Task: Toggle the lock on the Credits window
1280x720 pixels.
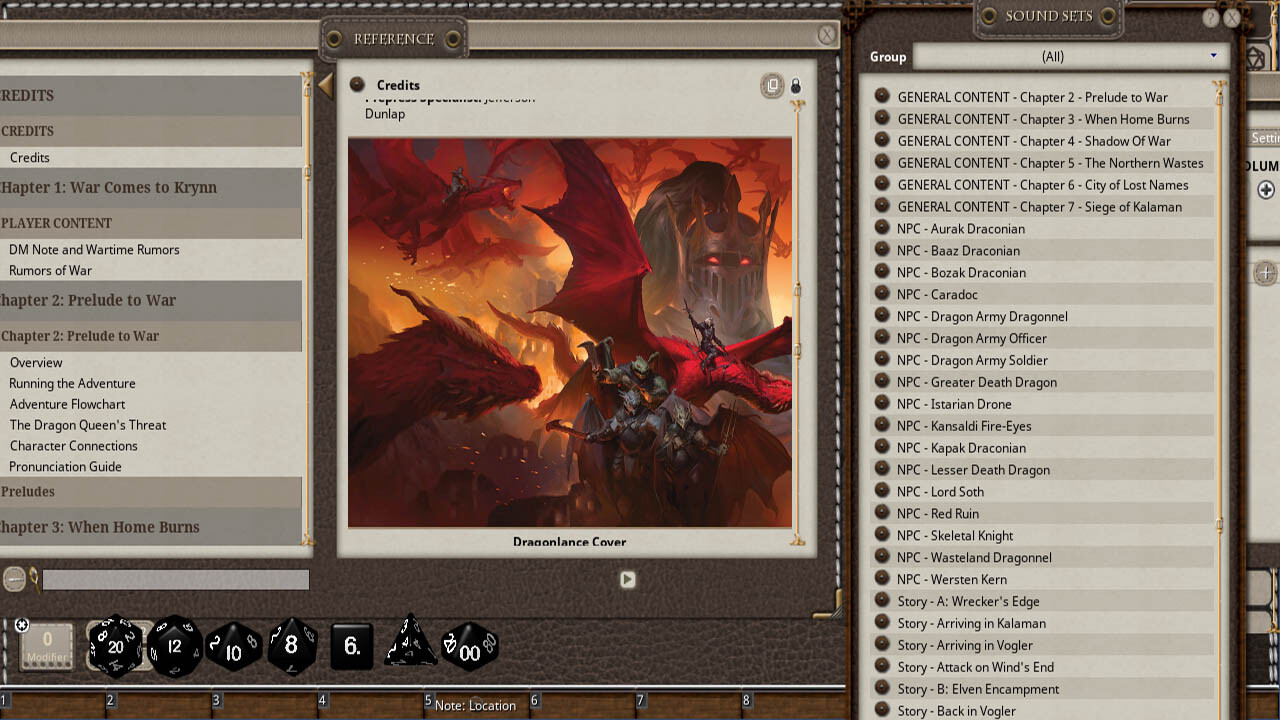Action: (796, 86)
